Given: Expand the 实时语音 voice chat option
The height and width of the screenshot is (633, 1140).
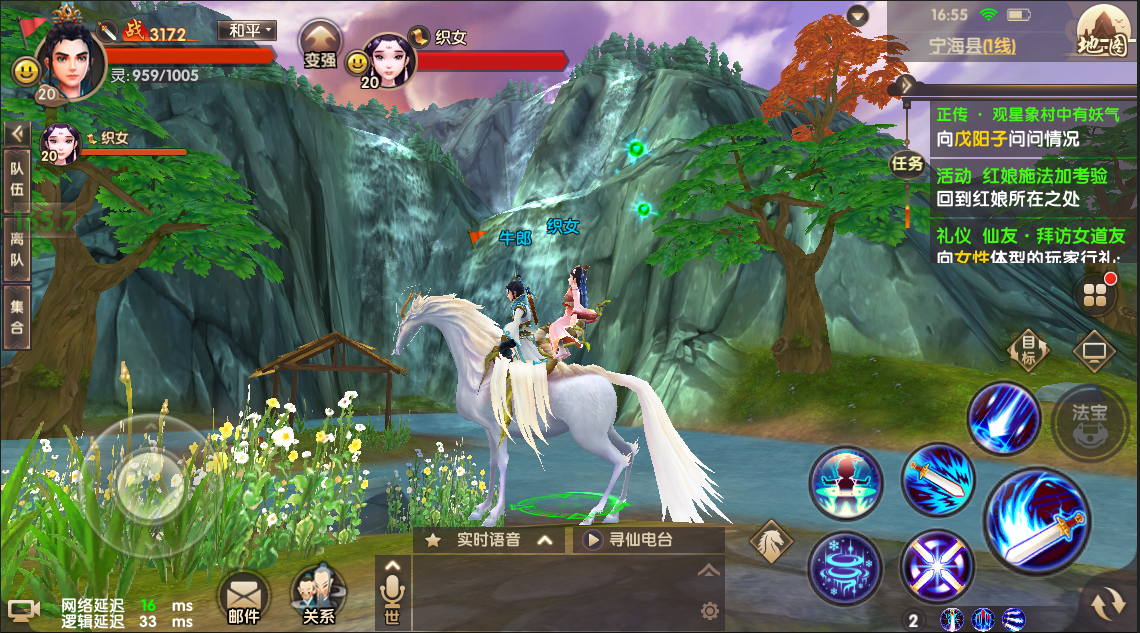Looking at the screenshot, I should (x=489, y=540).
